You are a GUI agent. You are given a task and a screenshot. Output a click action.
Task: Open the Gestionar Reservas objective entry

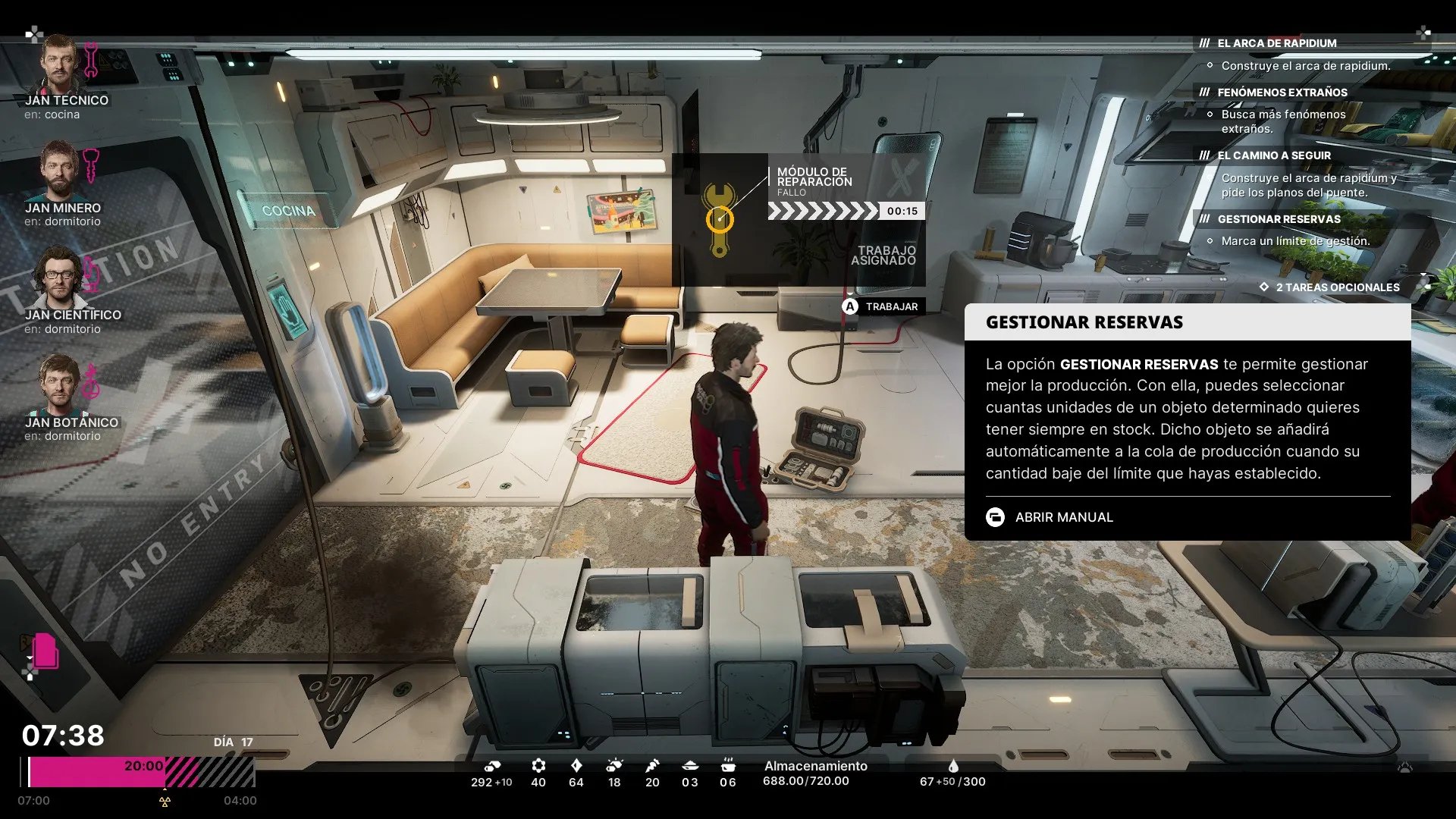tap(1279, 219)
